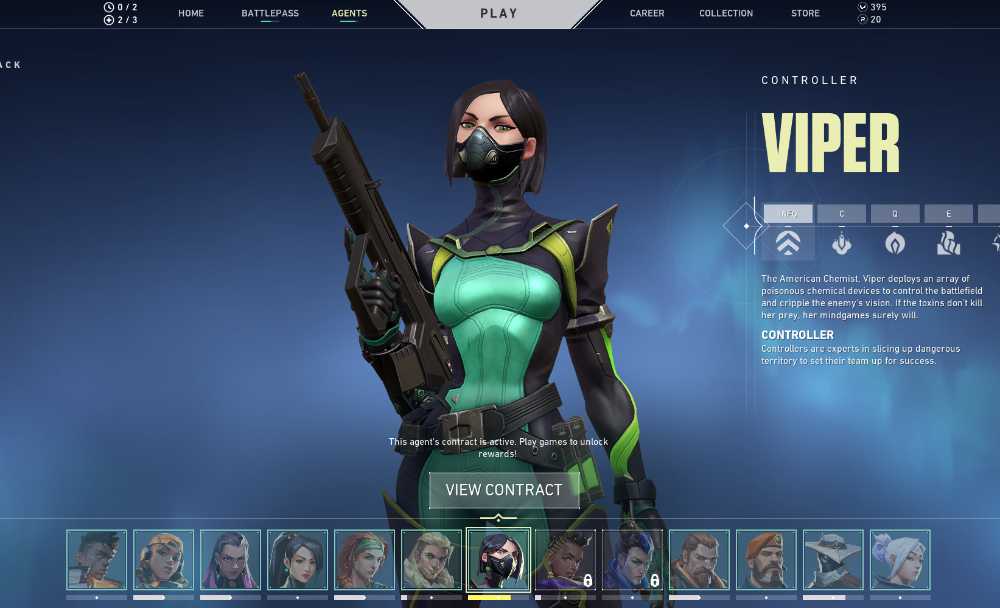Screen dimensions: 1000x608
Task: Open the HOME menu
Action: pyautogui.click(x=191, y=14)
